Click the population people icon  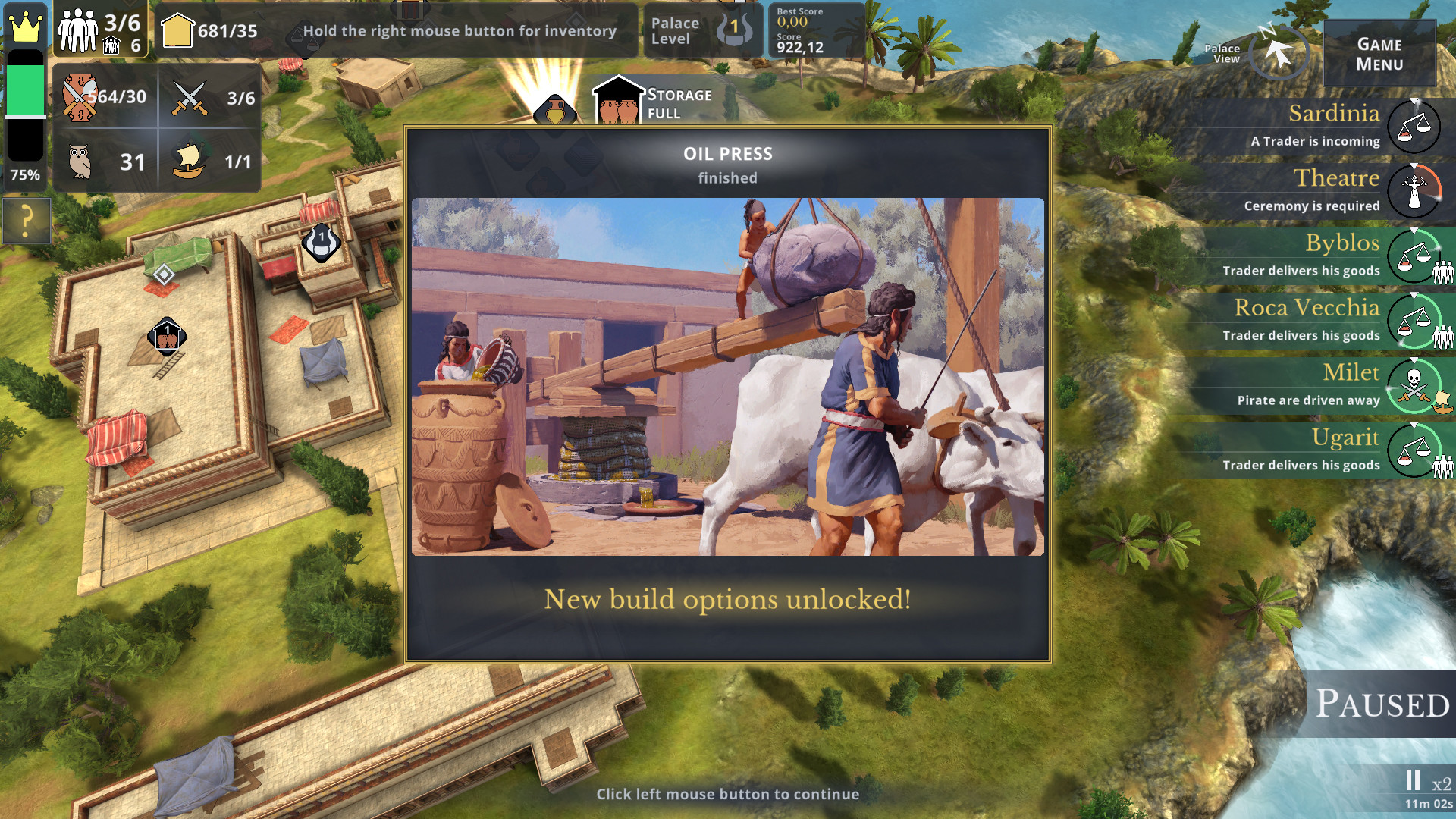(78, 30)
